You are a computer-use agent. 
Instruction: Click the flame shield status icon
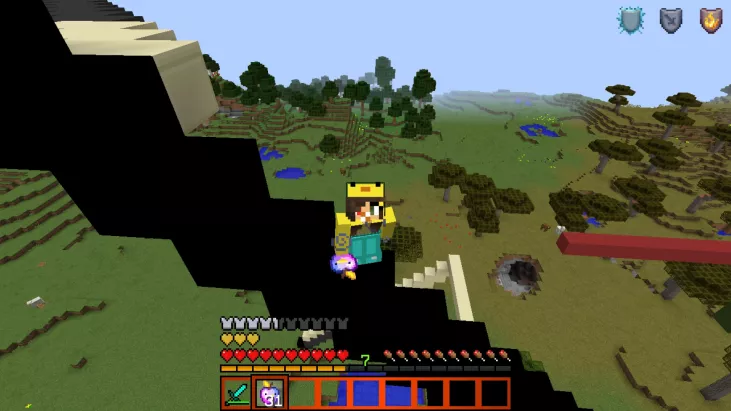click(709, 20)
